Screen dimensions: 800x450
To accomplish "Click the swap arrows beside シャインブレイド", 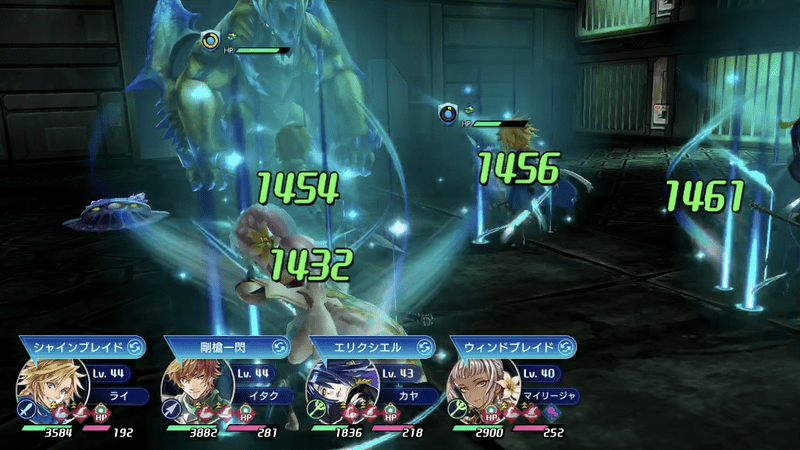I will pos(134,347).
